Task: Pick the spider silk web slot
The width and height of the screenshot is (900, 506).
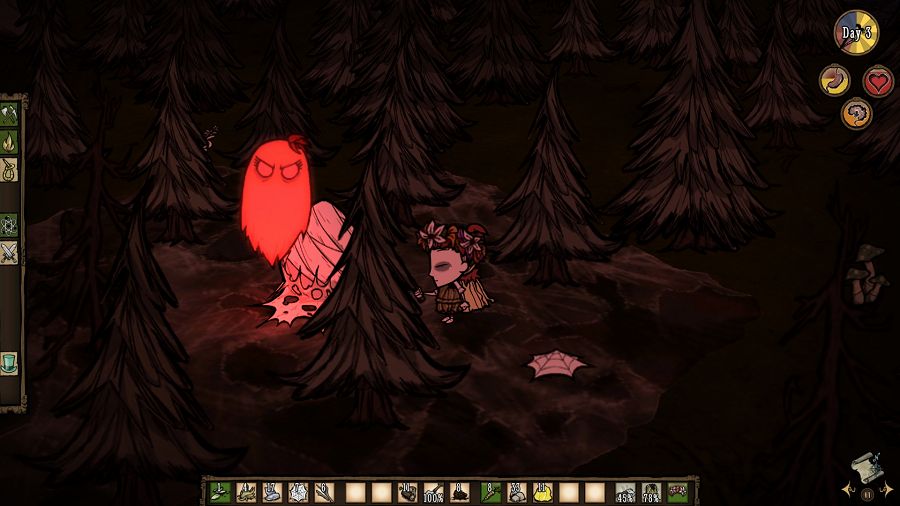Action: [x=298, y=492]
